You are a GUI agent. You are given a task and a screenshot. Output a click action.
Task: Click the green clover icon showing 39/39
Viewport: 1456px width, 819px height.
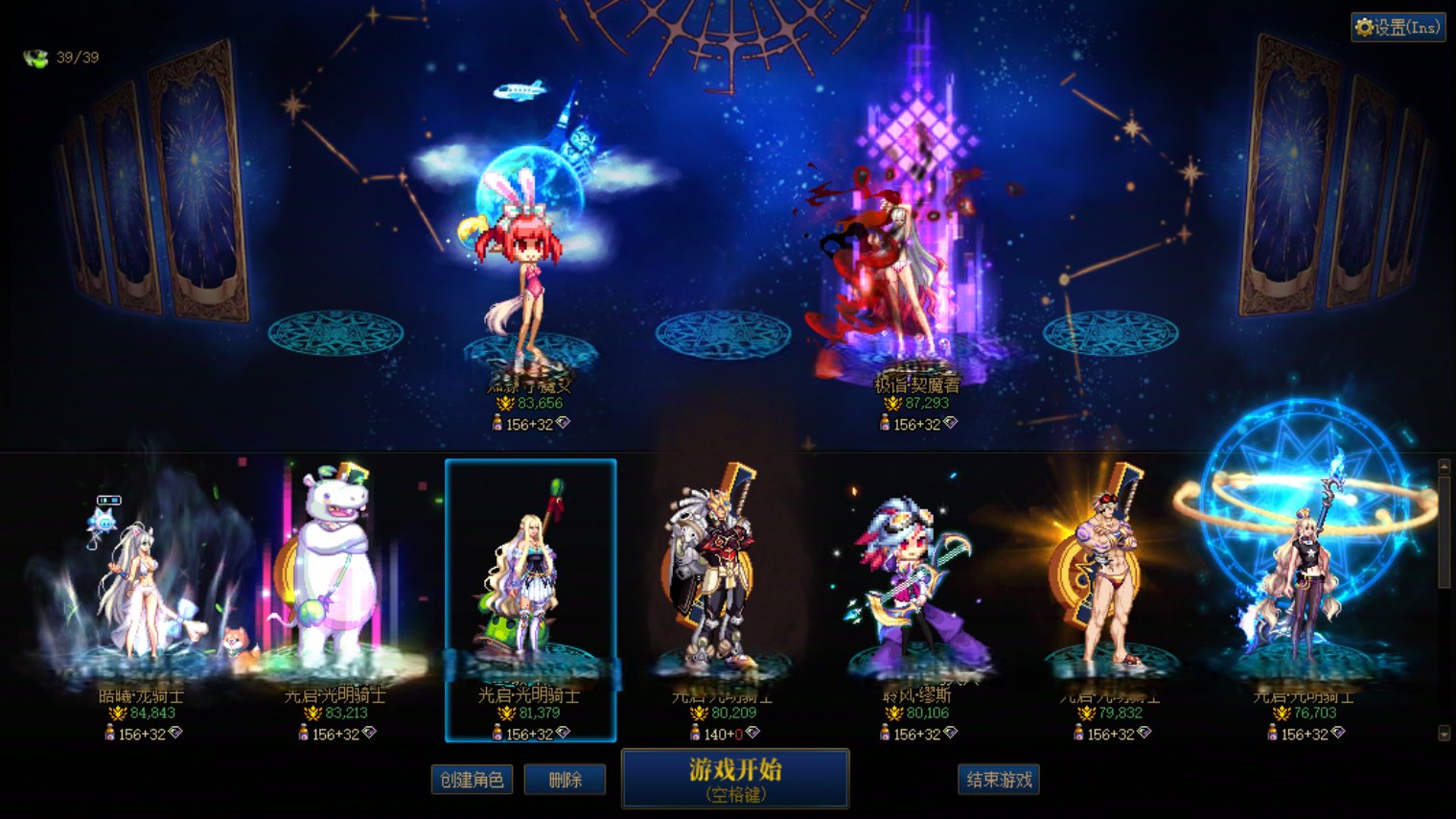pos(34,56)
